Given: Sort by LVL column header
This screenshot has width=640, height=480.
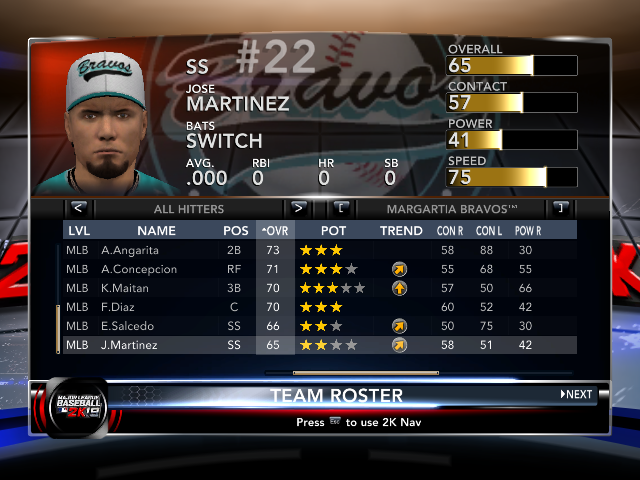Looking at the screenshot, I should pyautogui.click(x=78, y=231).
